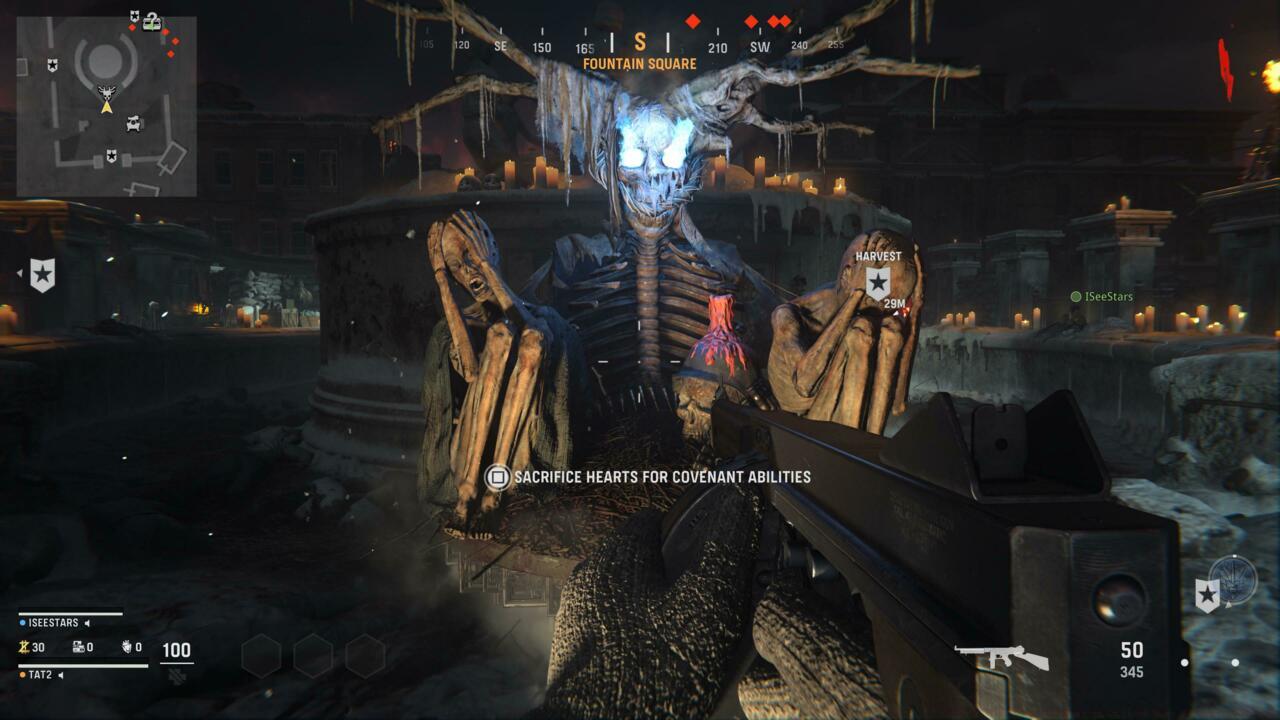Select the faction eagle medallion in the bottom right corner
1280x720 pixels.
pyautogui.click(x=1233, y=582)
